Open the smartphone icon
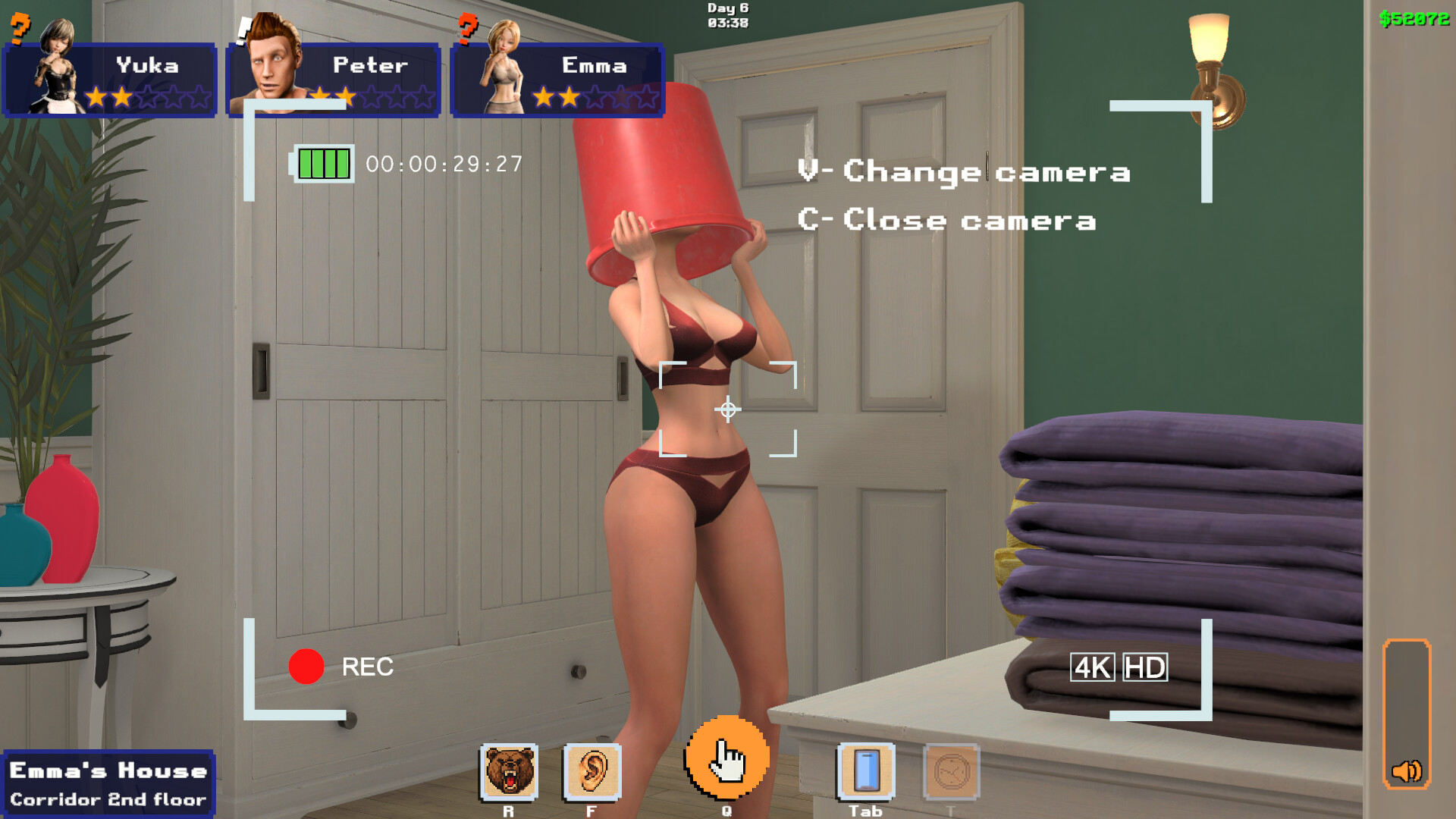Viewport: 1456px width, 819px height. pyautogui.click(x=866, y=772)
